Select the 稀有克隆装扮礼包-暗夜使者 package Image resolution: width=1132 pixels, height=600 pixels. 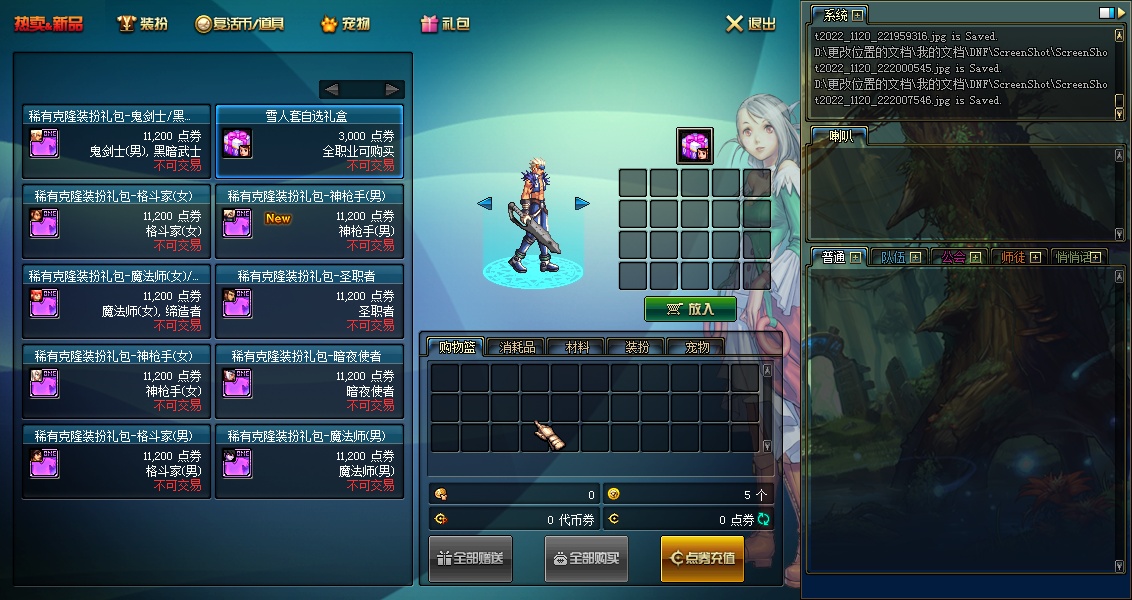309,381
